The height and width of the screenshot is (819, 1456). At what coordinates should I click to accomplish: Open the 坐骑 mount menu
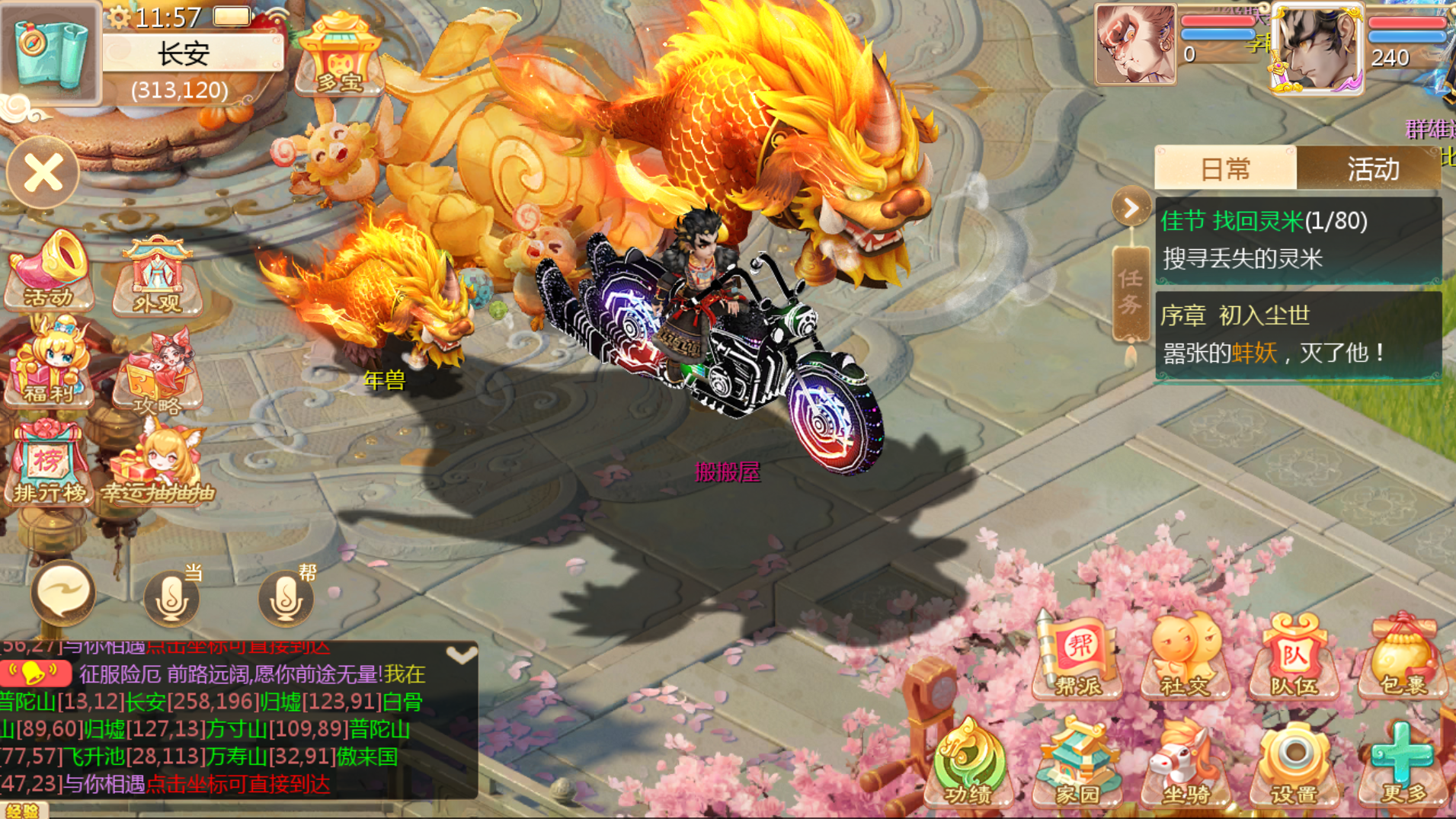[x=1185, y=763]
